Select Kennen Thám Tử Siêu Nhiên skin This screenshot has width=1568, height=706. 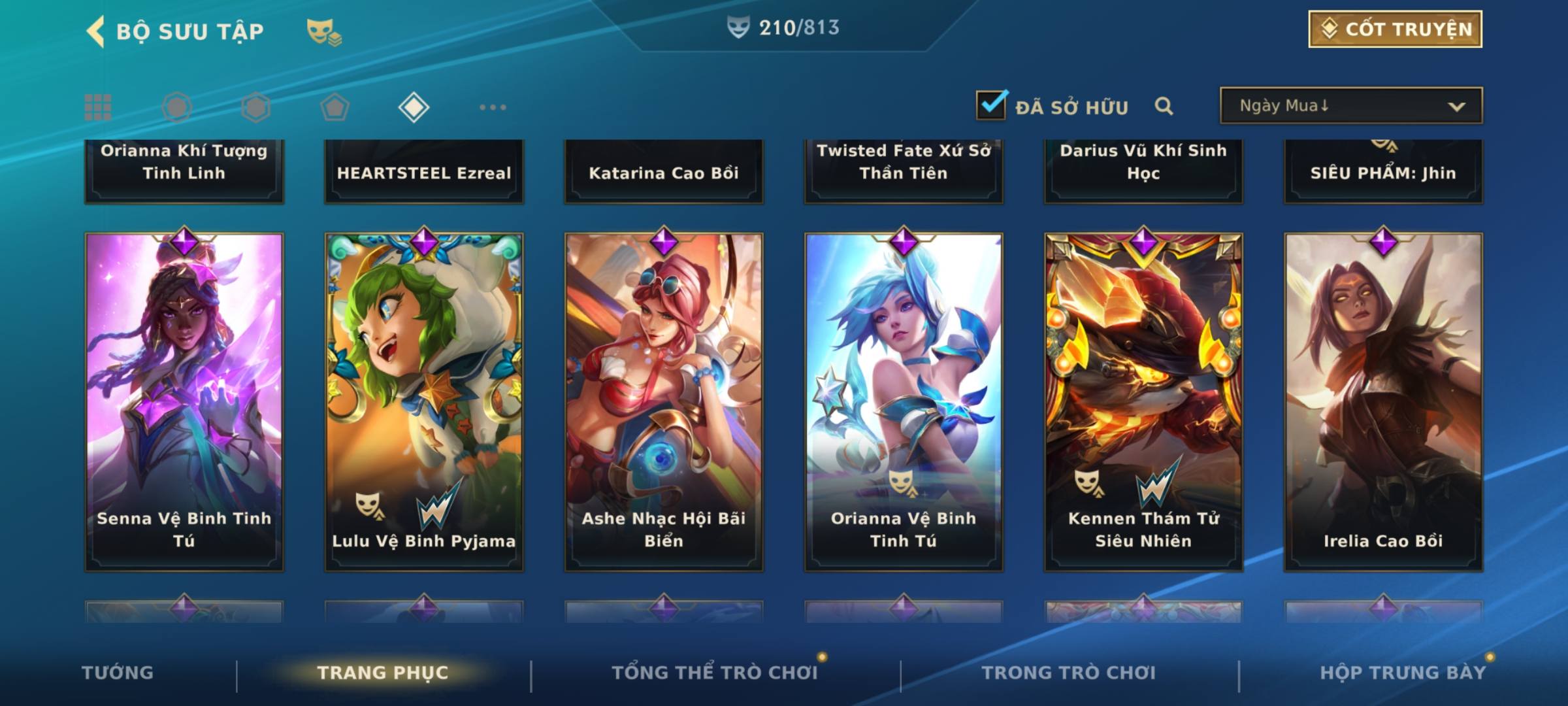click(1143, 401)
